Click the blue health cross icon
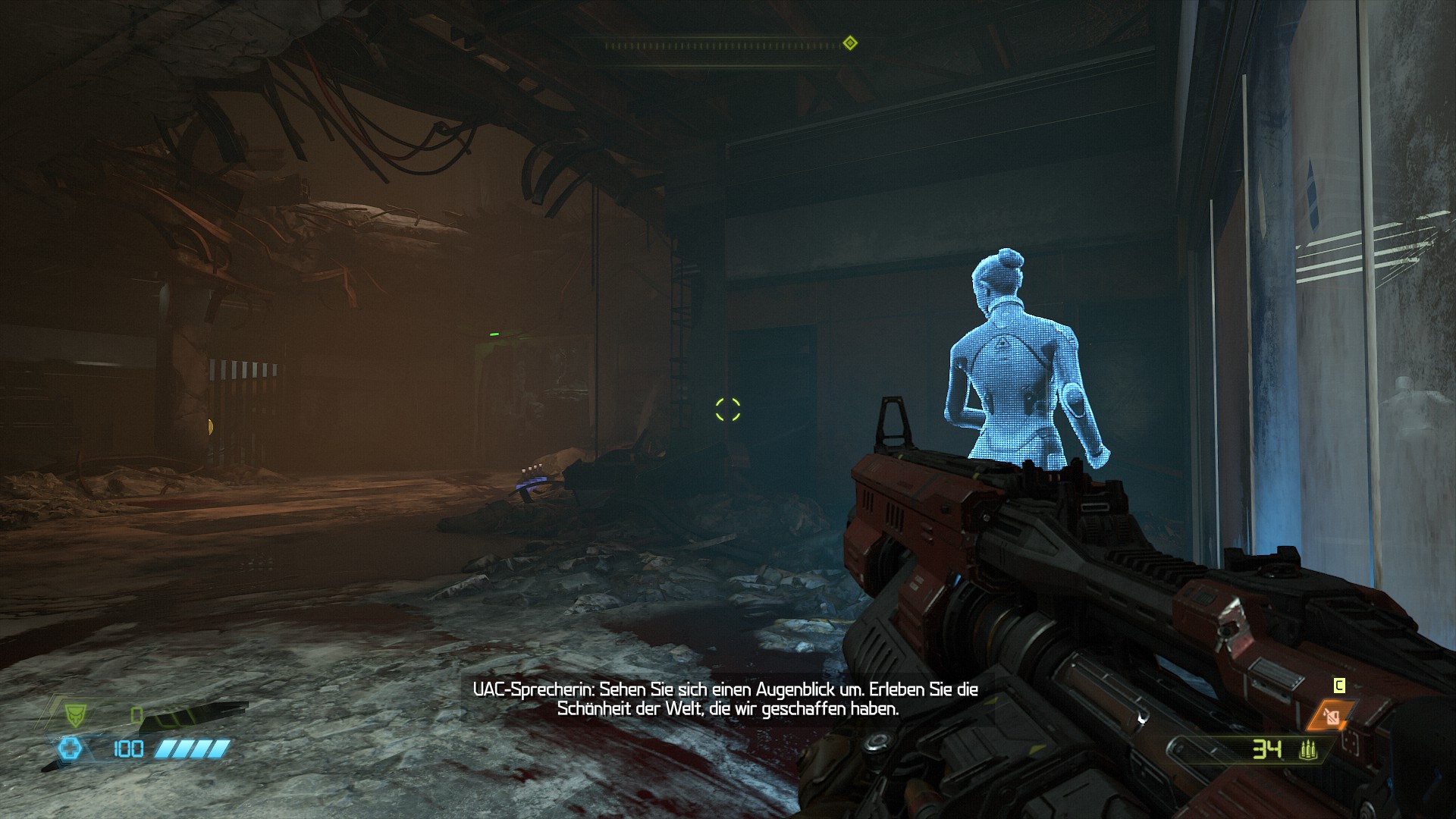The width and height of the screenshot is (1456, 819). coord(71,749)
